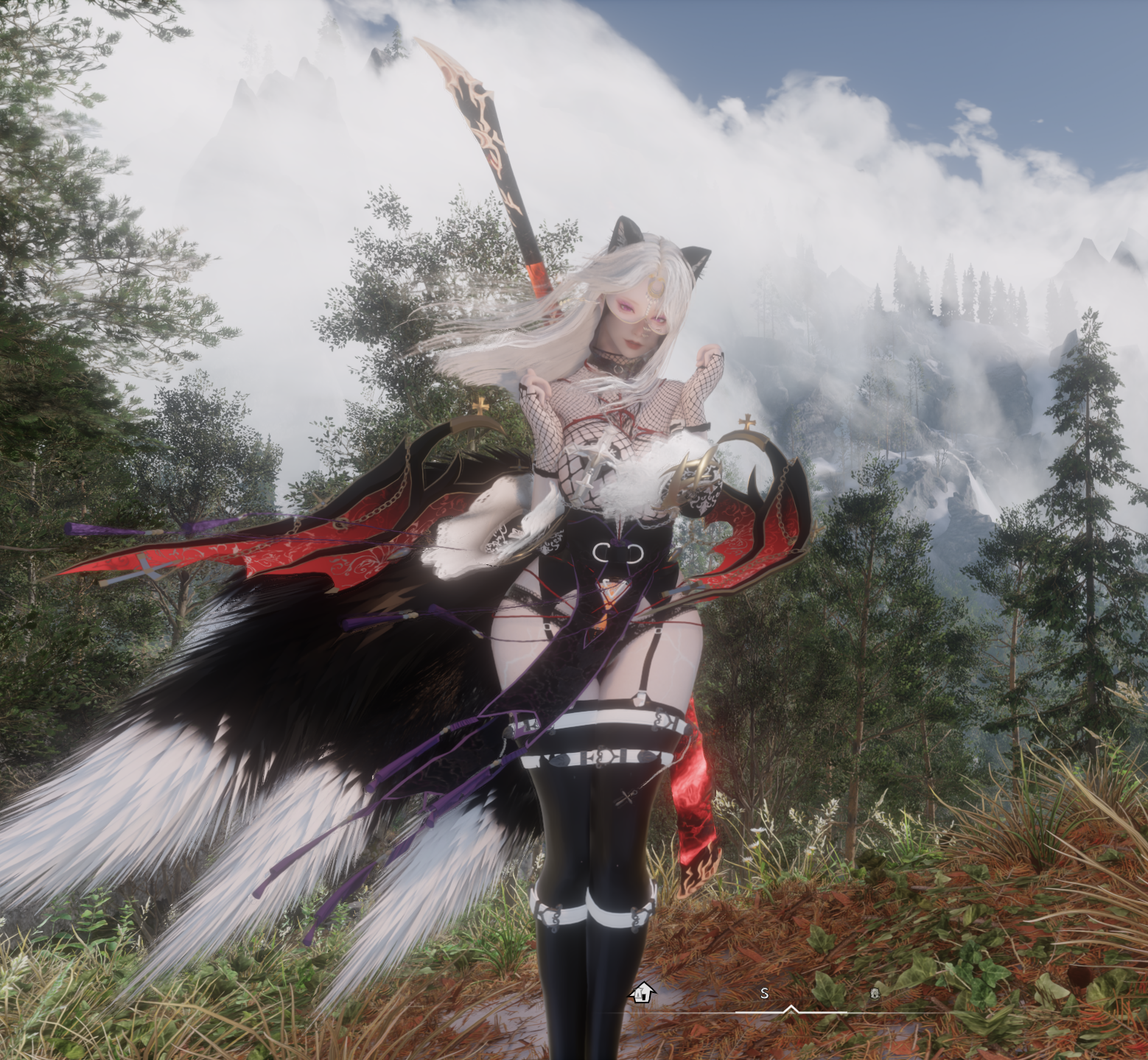Select the South heading letter on the compass
This screenshot has height=1060, width=1148.
coord(764,994)
